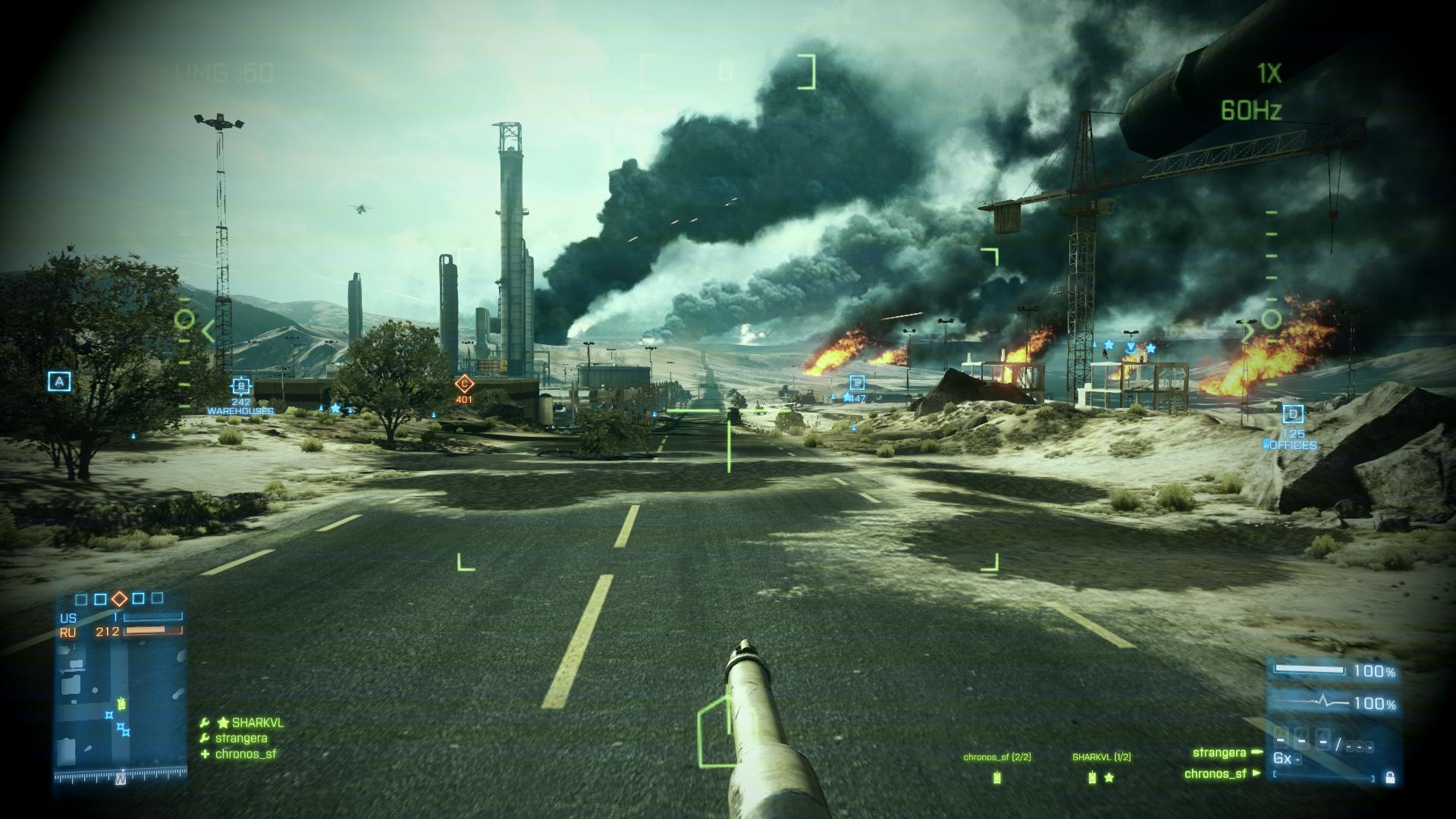Screen dimensions: 1456x819
Task: Click the compass strip below minimap
Action: pyautogui.click(x=120, y=778)
